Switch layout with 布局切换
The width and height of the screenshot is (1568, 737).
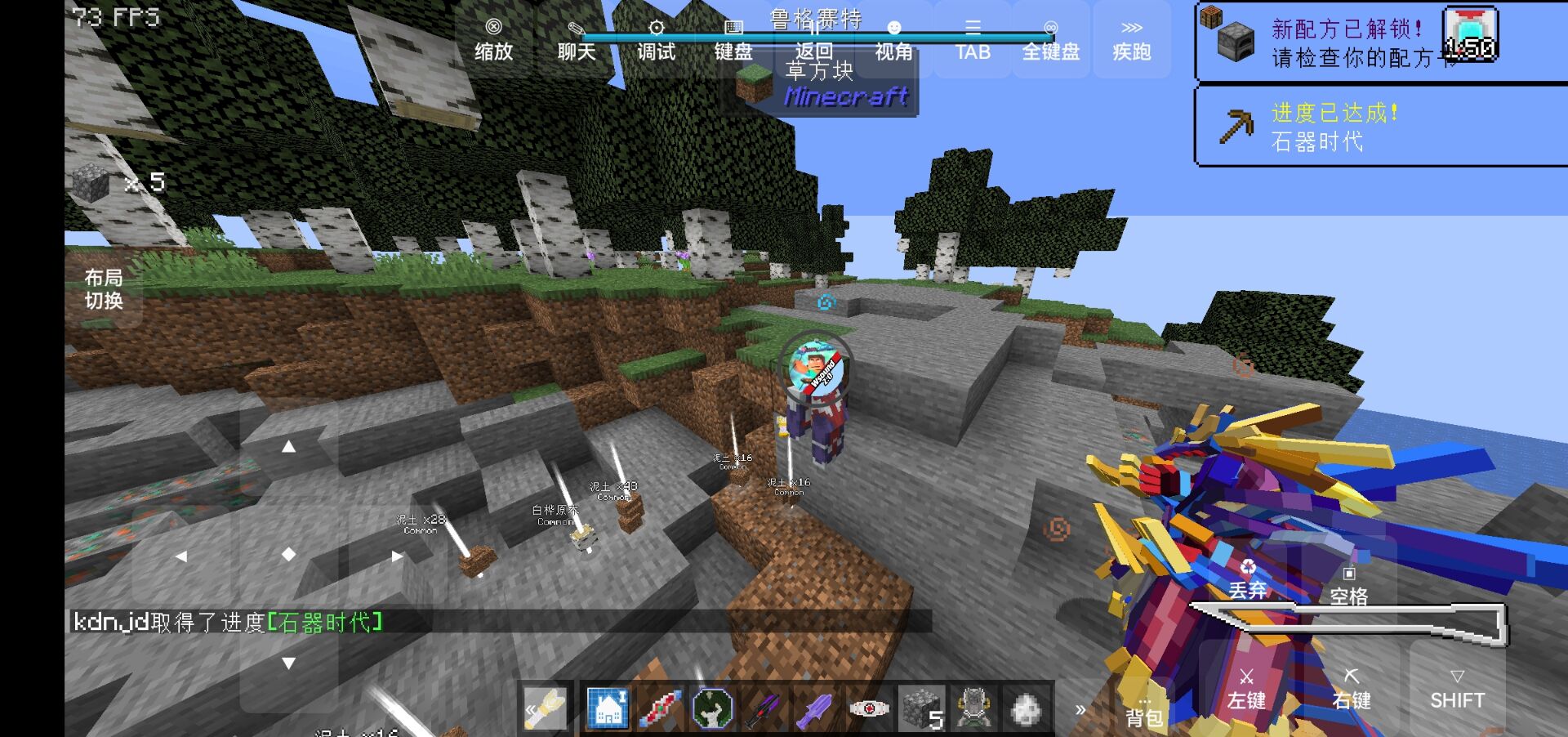104,289
